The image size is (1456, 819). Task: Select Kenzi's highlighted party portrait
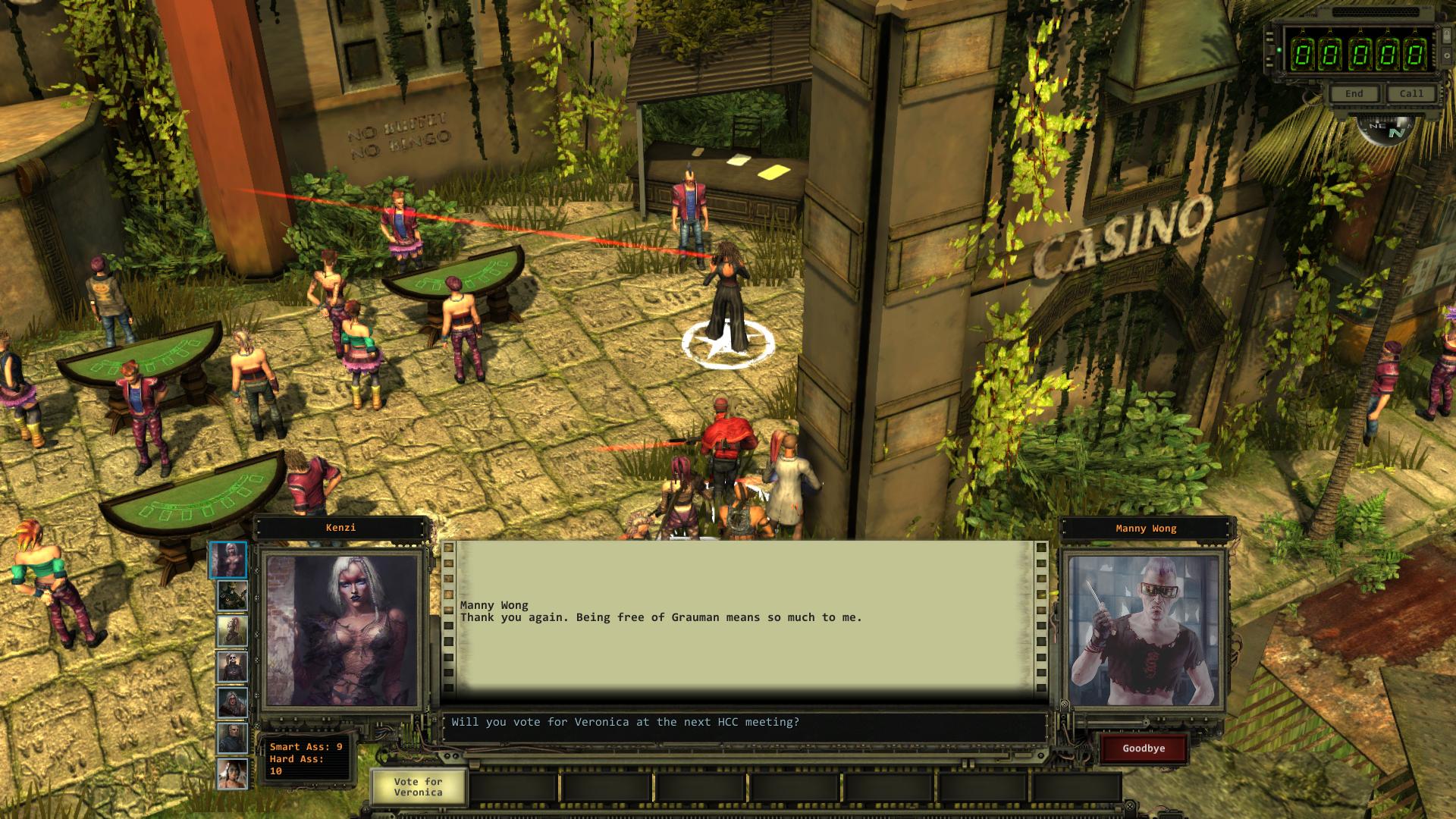coord(228,560)
